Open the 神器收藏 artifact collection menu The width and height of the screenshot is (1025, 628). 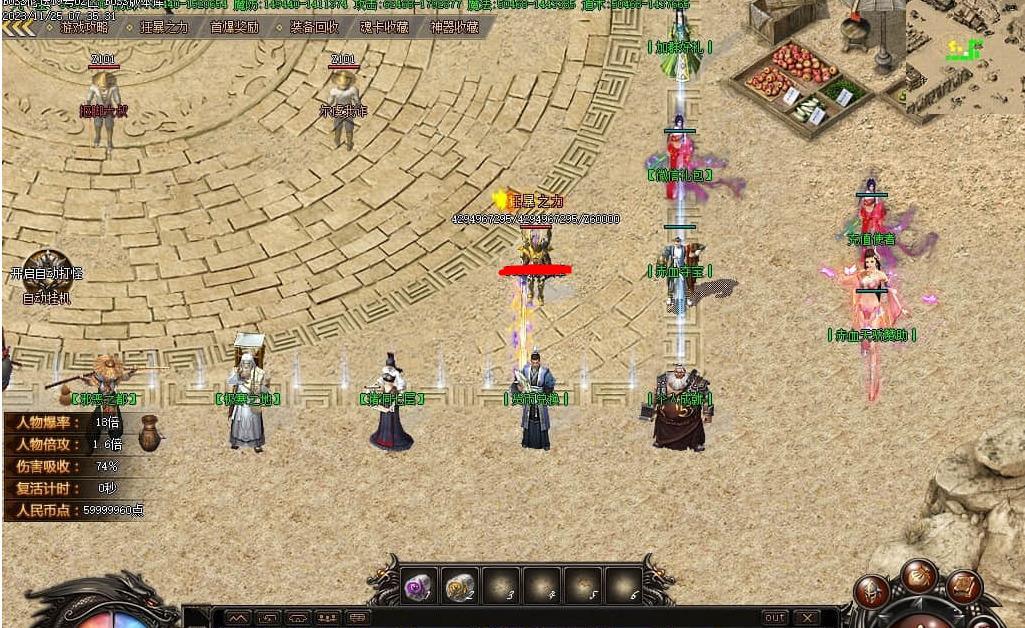pos(454,28)
